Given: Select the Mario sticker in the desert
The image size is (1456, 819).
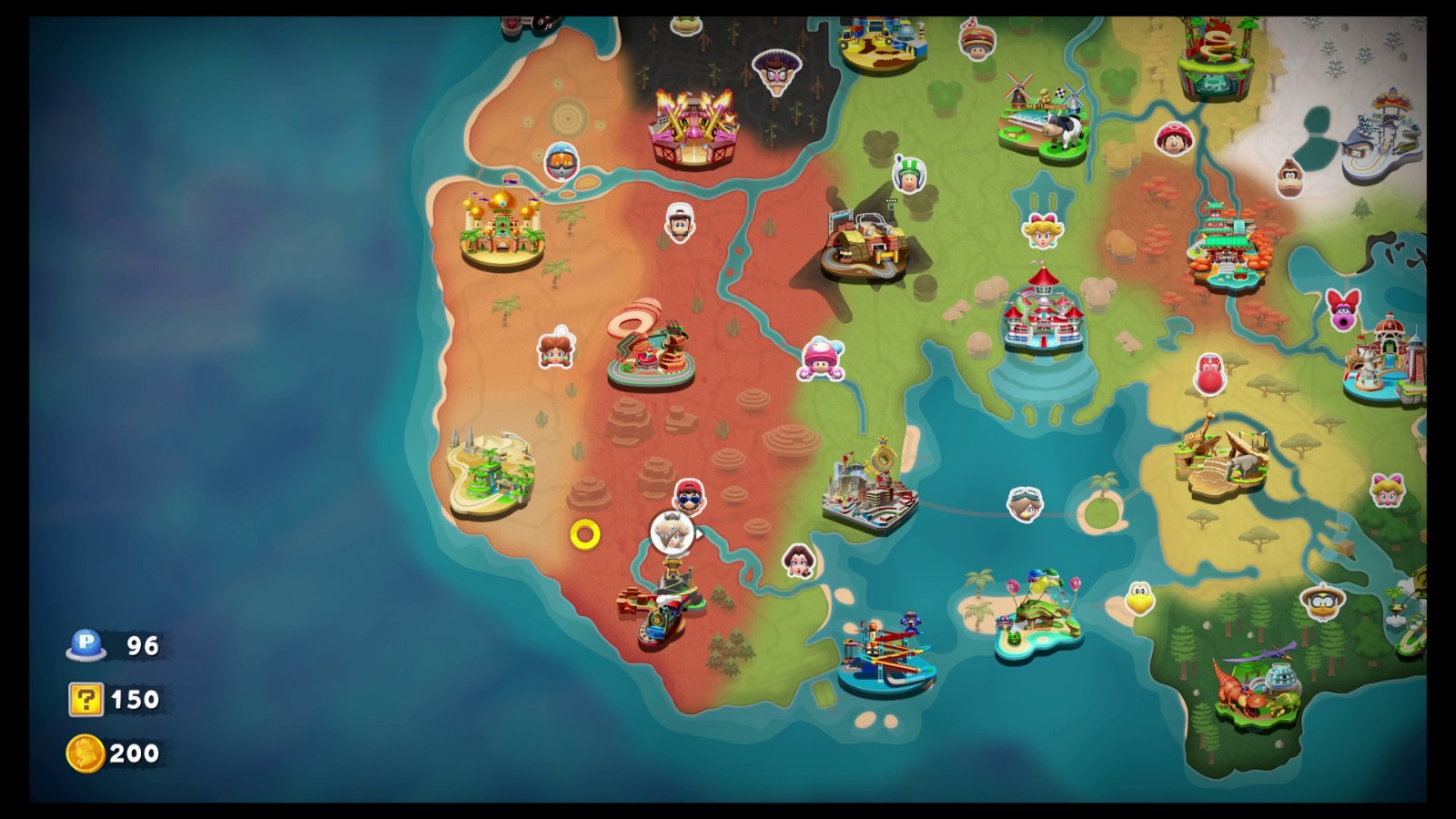Looking at the screenshot, I should point(689,496).
